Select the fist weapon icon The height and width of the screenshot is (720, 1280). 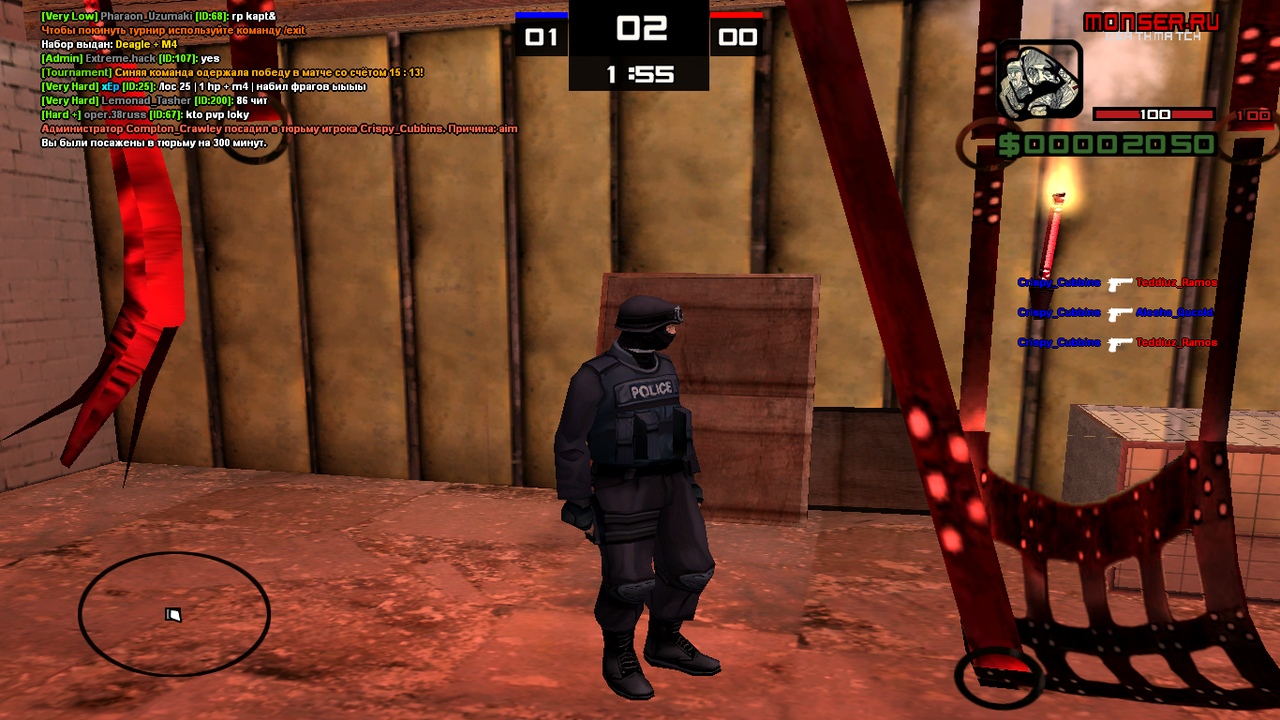click(x=1040, y=80)
